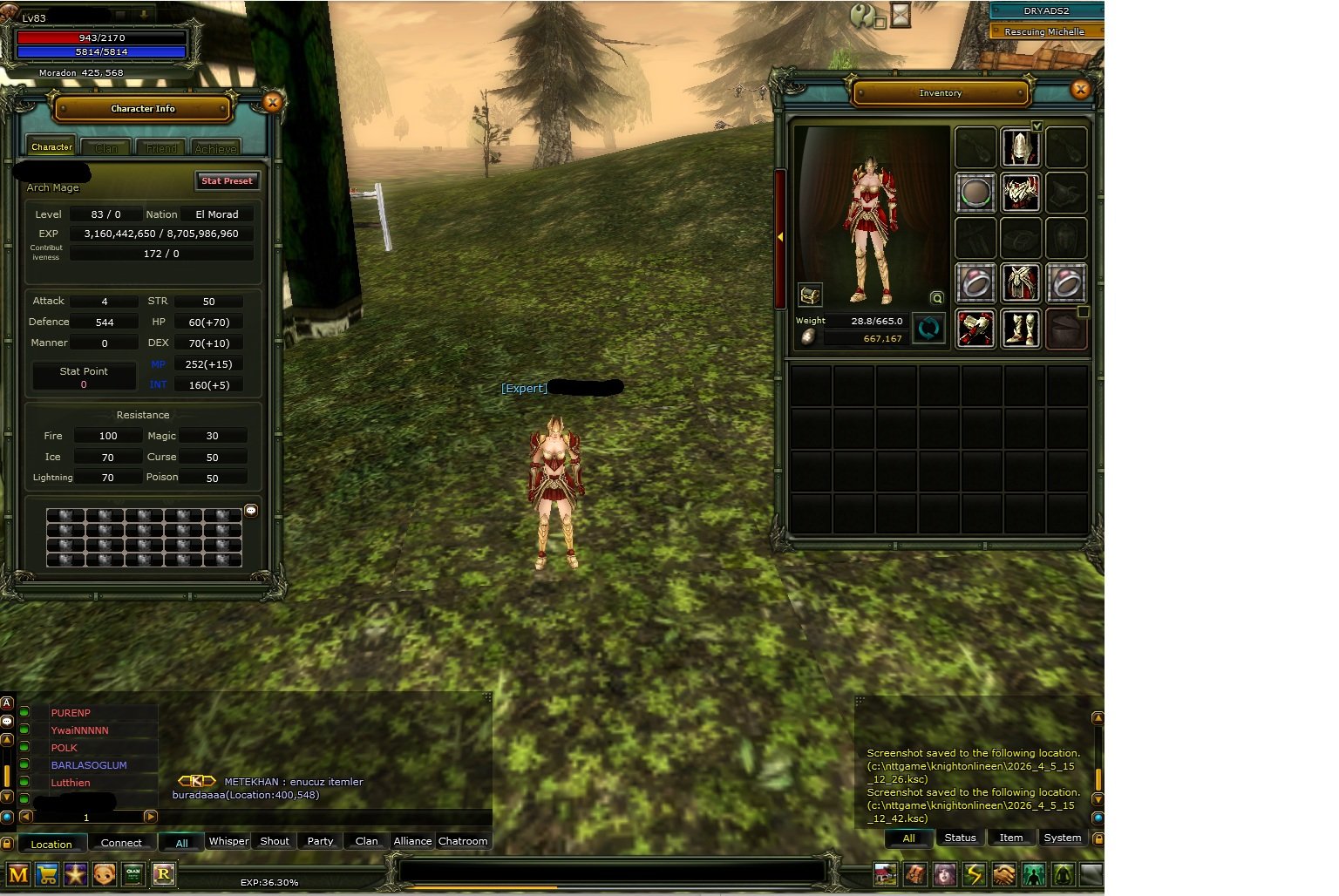
Task: Open the Moradon teleport icon on taskbar
Action: click(886, 873)
